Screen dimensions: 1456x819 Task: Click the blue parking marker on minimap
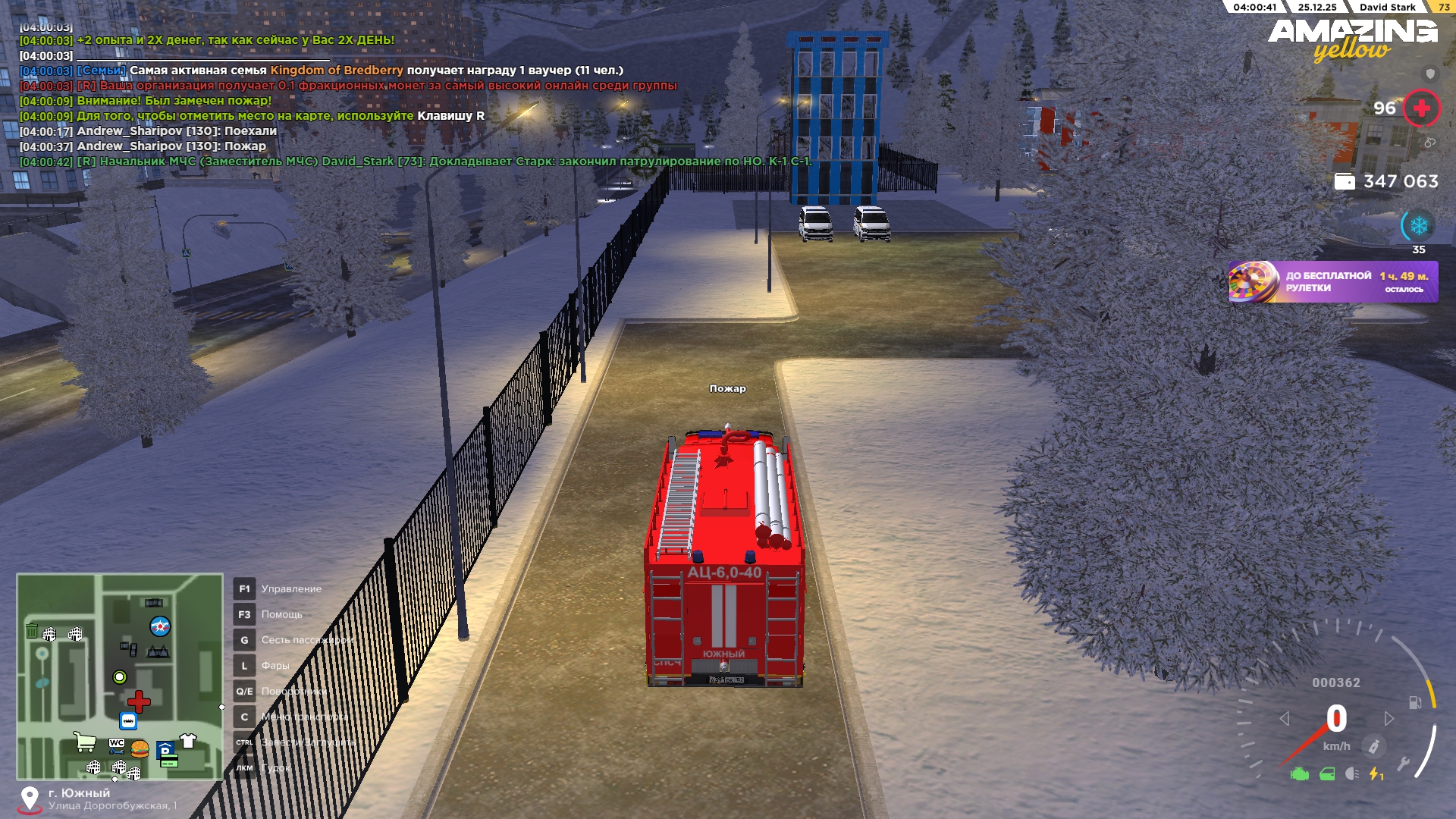click(165, 749)
